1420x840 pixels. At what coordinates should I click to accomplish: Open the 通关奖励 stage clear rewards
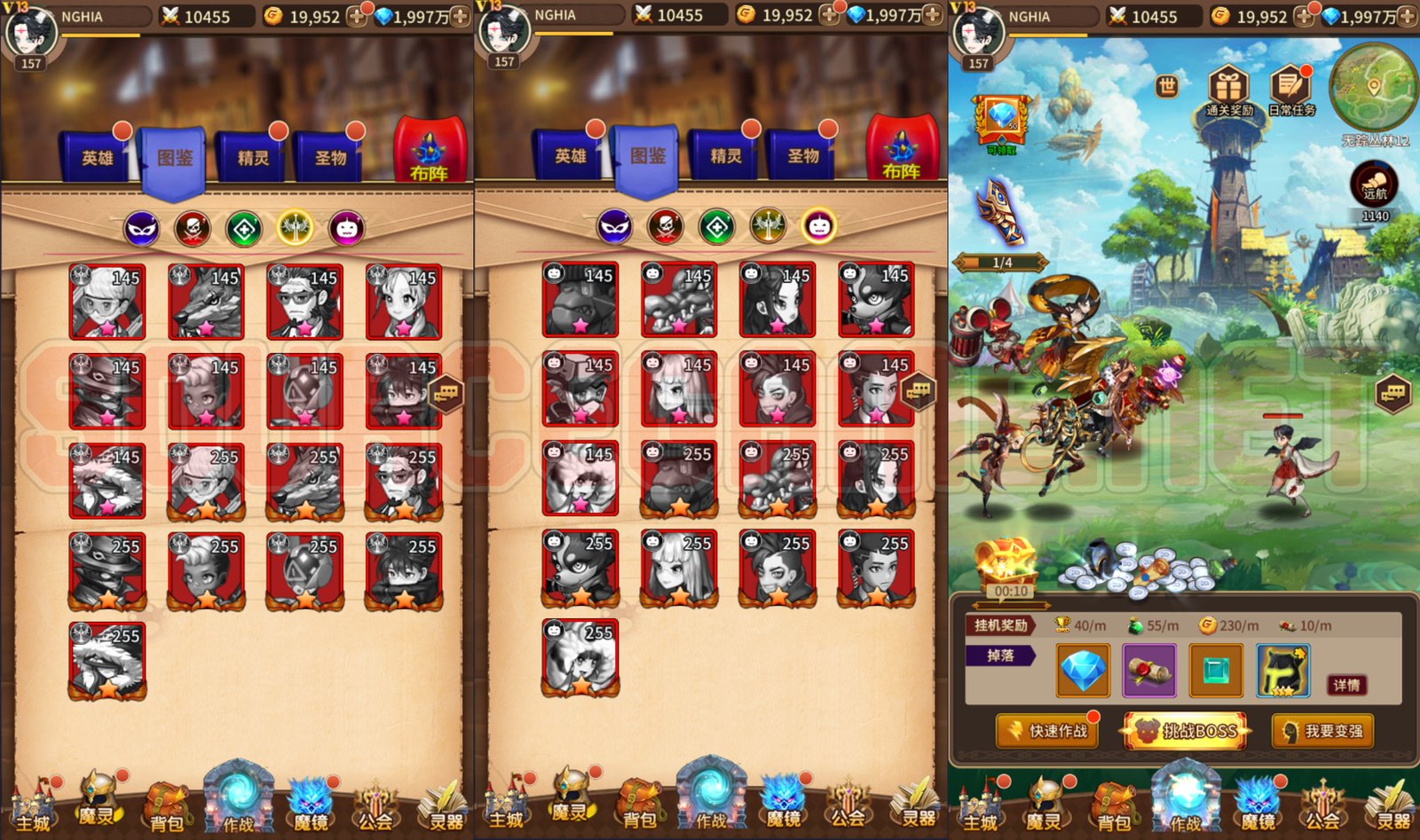1229,92
